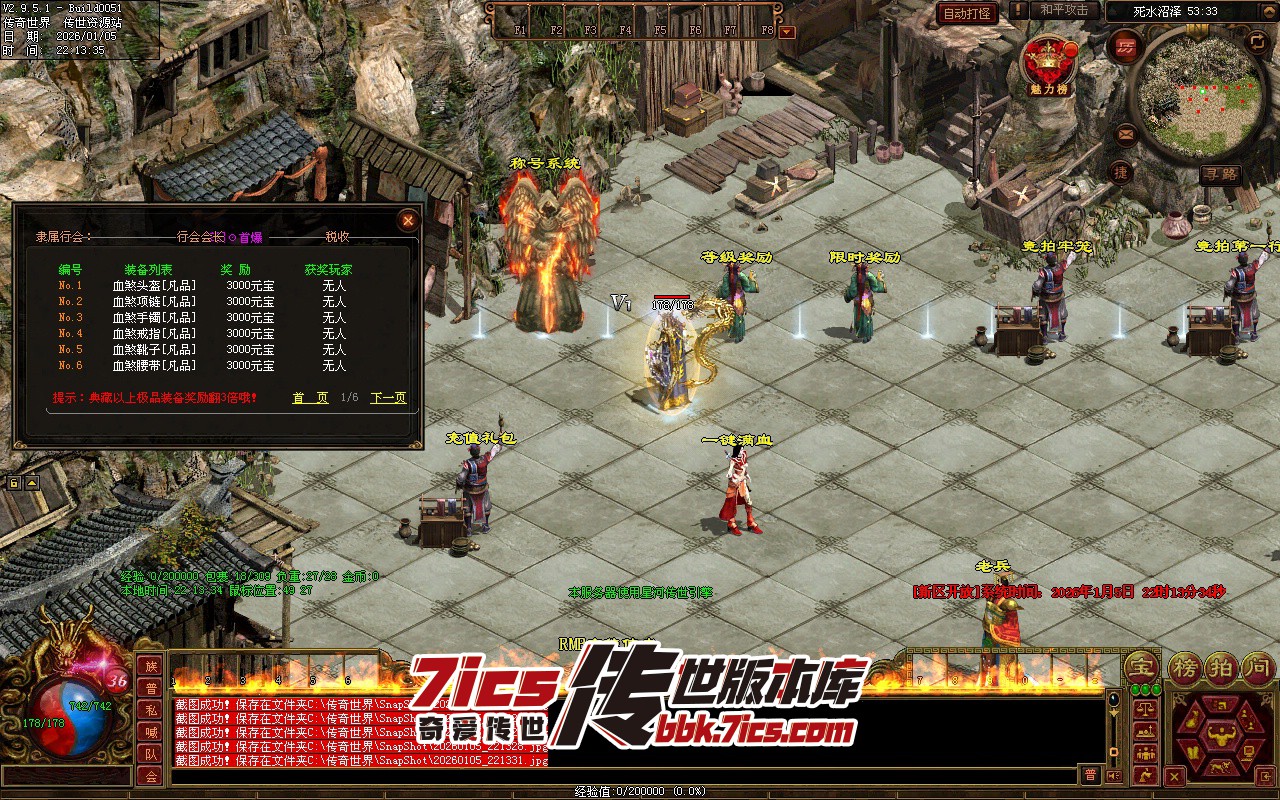
Task: Open the 捷 shortcut button
Action: coord(1121,172)
